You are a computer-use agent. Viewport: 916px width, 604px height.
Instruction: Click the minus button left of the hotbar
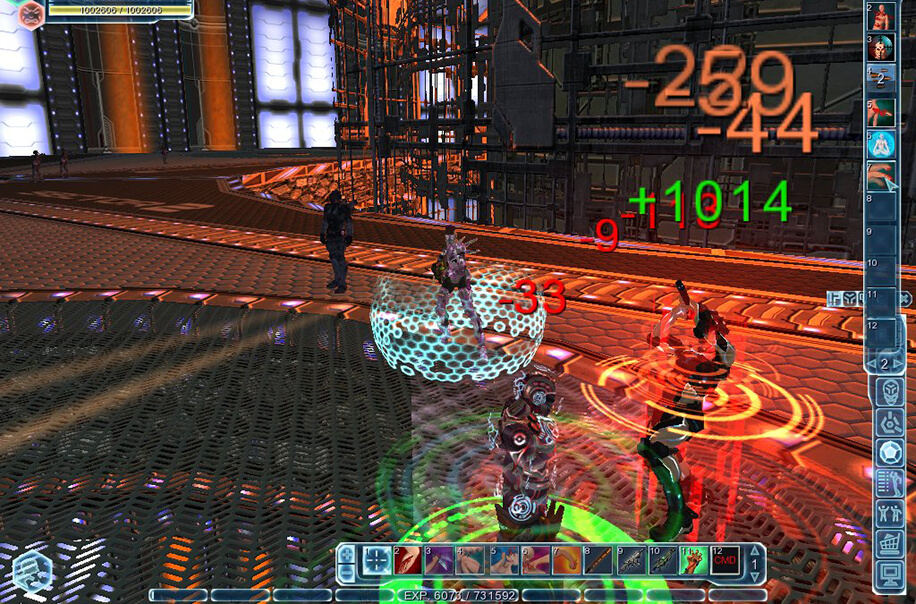click(346, 572)
